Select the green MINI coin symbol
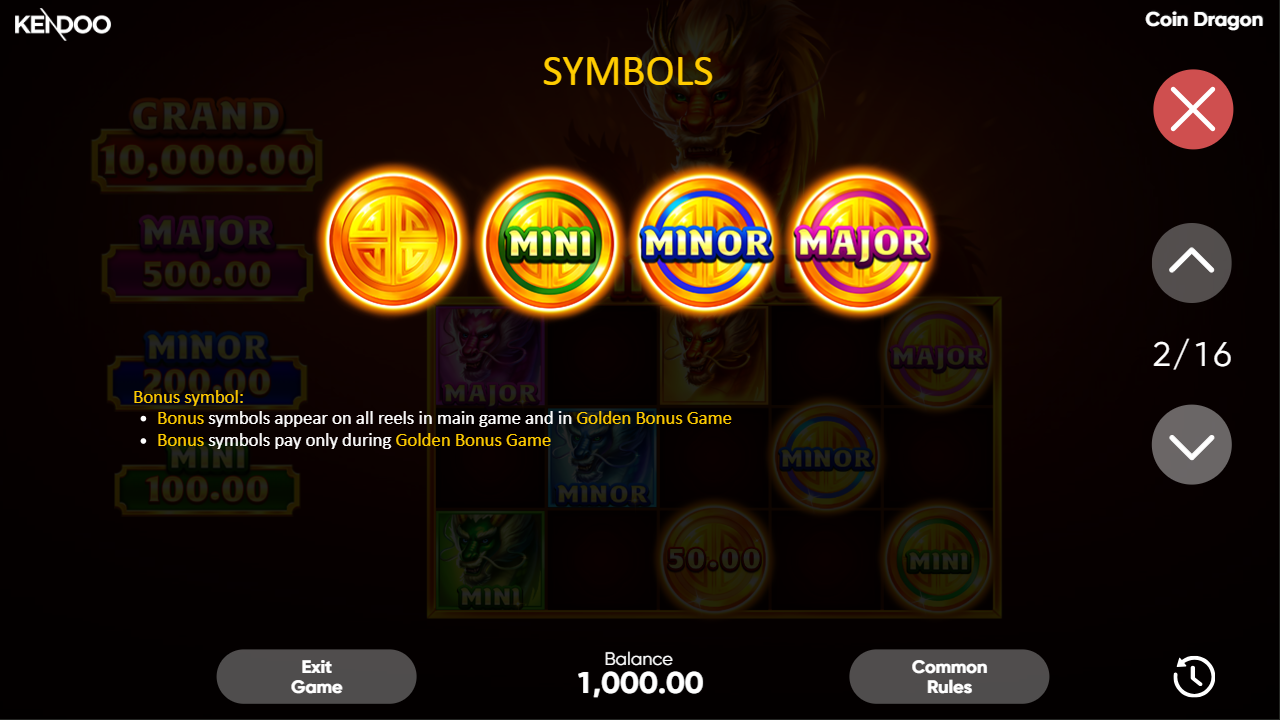This screenshot has height=720, width=1280. click(x=549, y=240)
